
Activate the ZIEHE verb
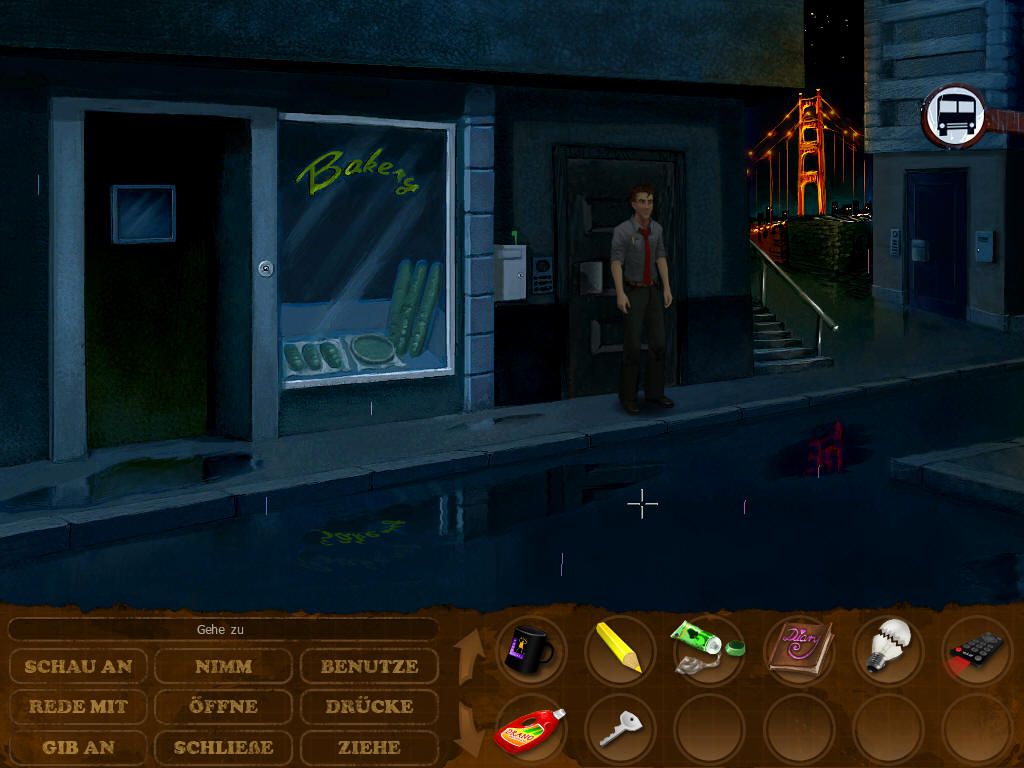tap(369, 746)
